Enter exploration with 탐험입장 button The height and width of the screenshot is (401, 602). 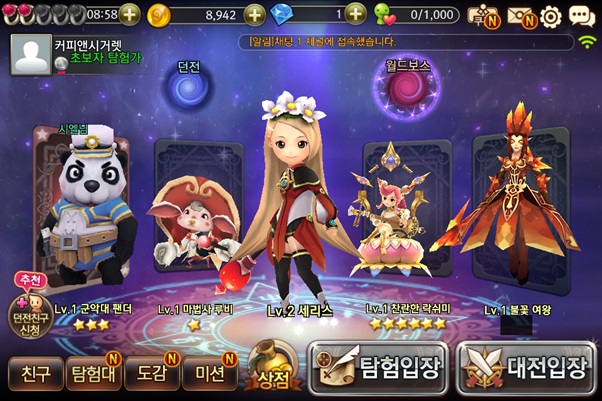pos(379,367)
